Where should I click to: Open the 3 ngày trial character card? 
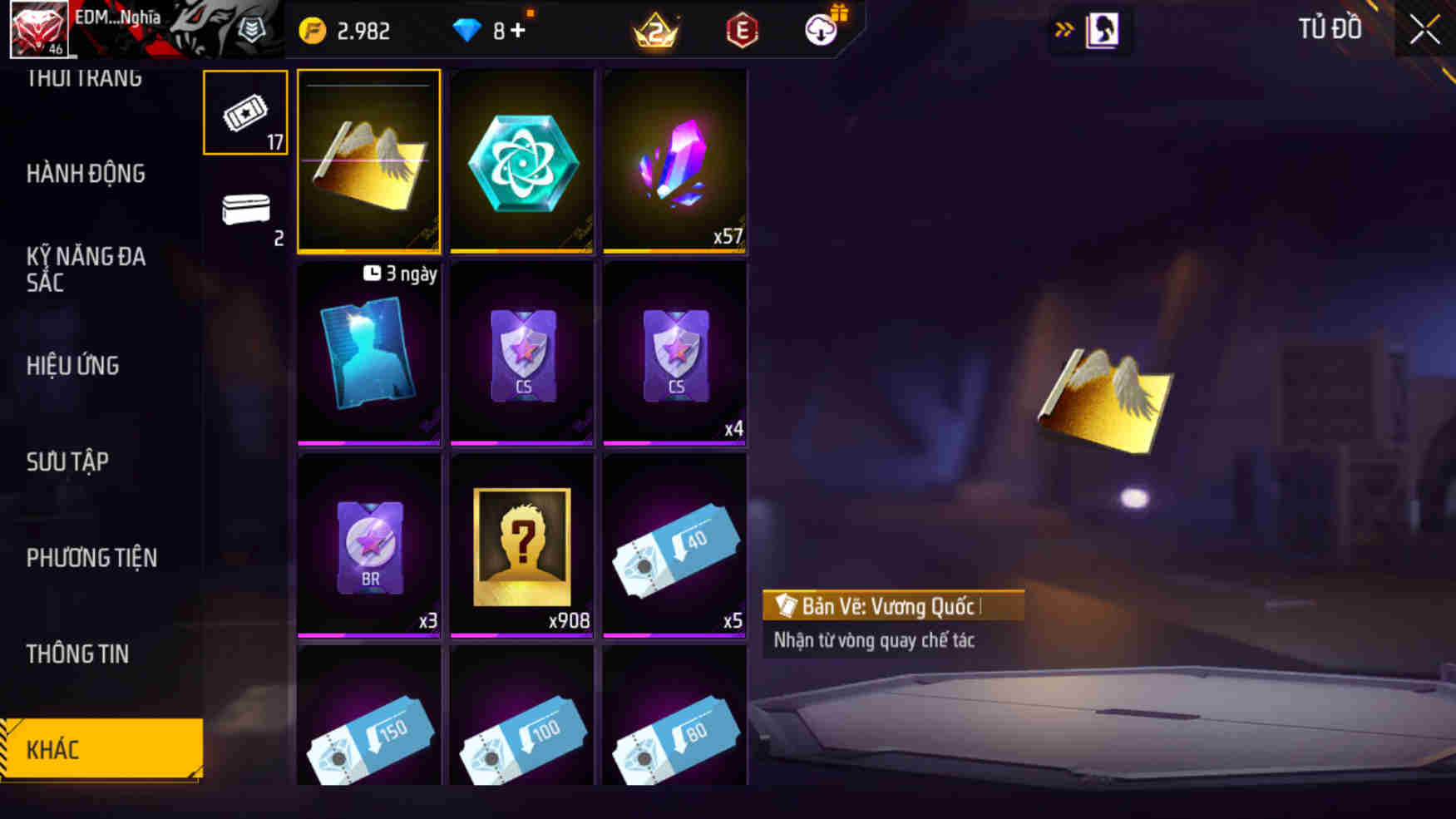point(368,356)
